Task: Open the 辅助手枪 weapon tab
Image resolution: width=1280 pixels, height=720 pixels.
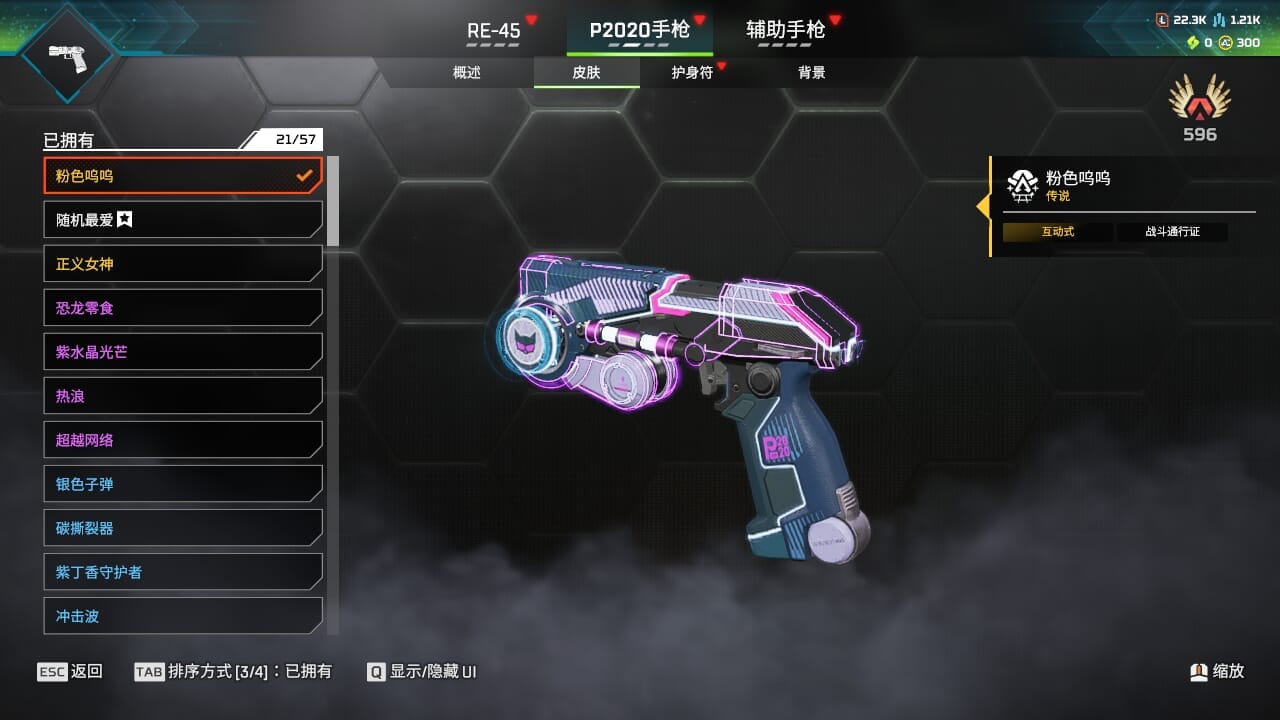Action: (x=786, y=30)
